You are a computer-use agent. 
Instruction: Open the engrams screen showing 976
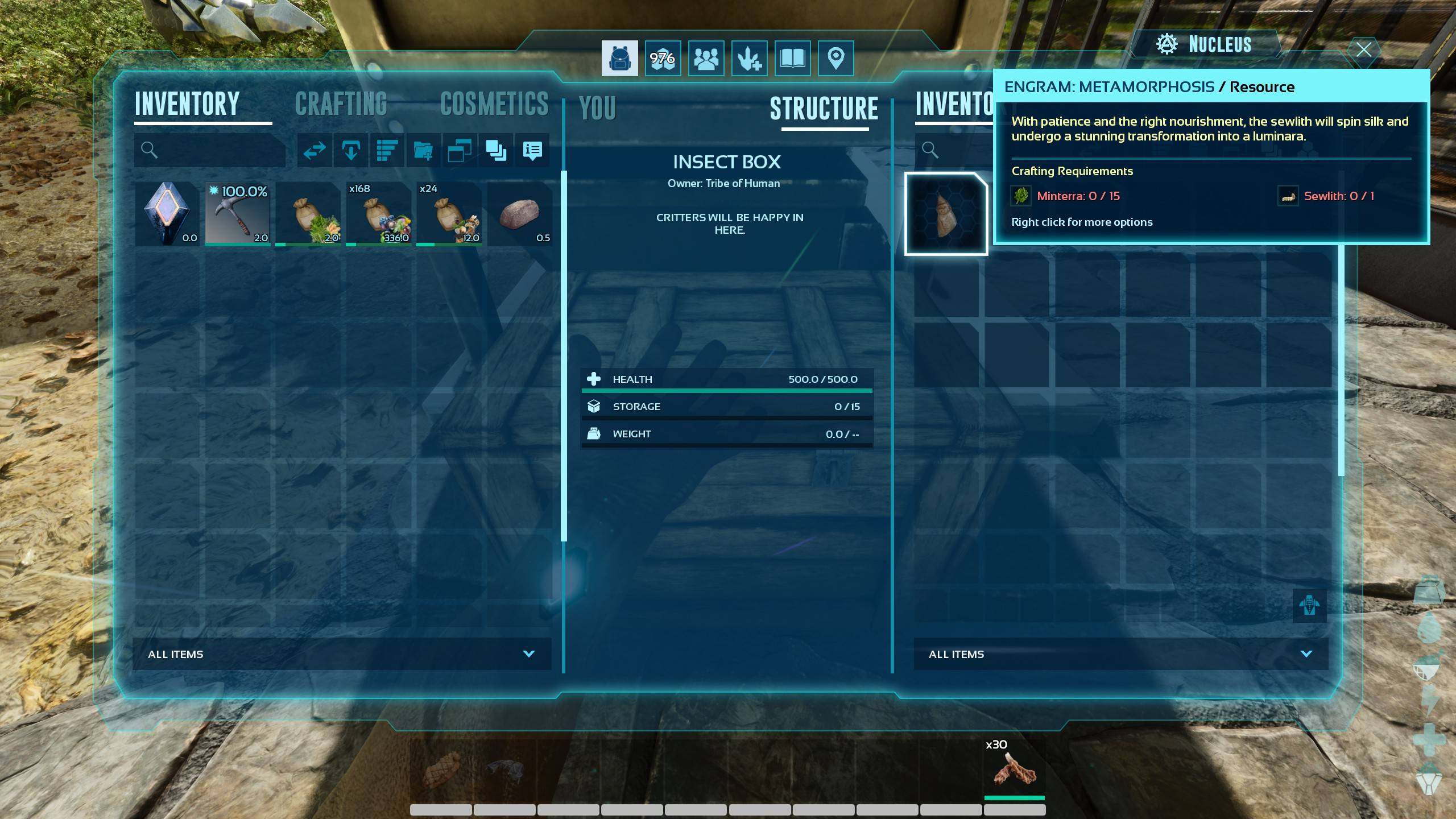coord(663,58)
